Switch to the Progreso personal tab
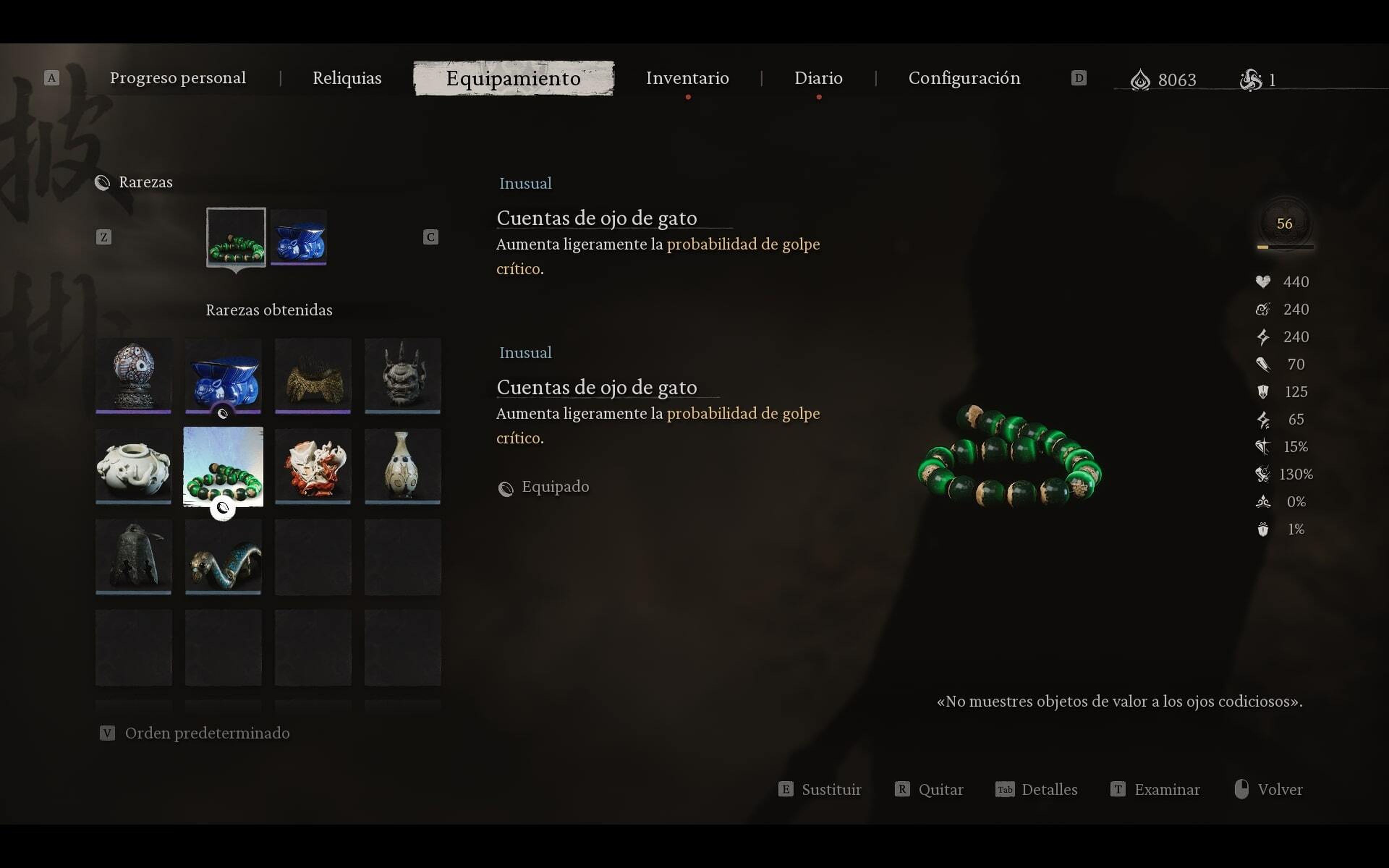 pos(177,78)
